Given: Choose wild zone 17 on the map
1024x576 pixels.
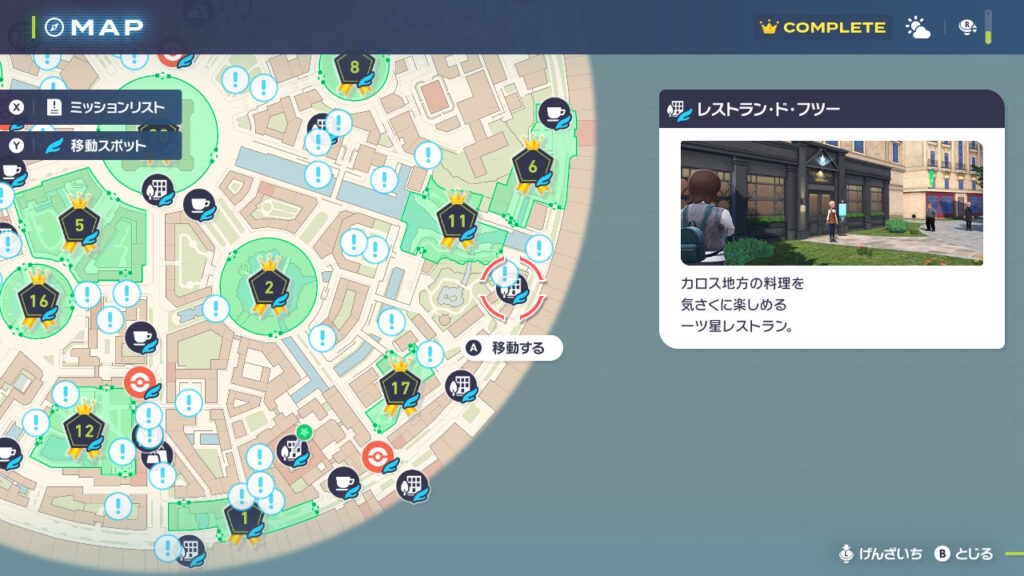Looking at the screenshot, I should pyautogui.click(x=400, y=386).
